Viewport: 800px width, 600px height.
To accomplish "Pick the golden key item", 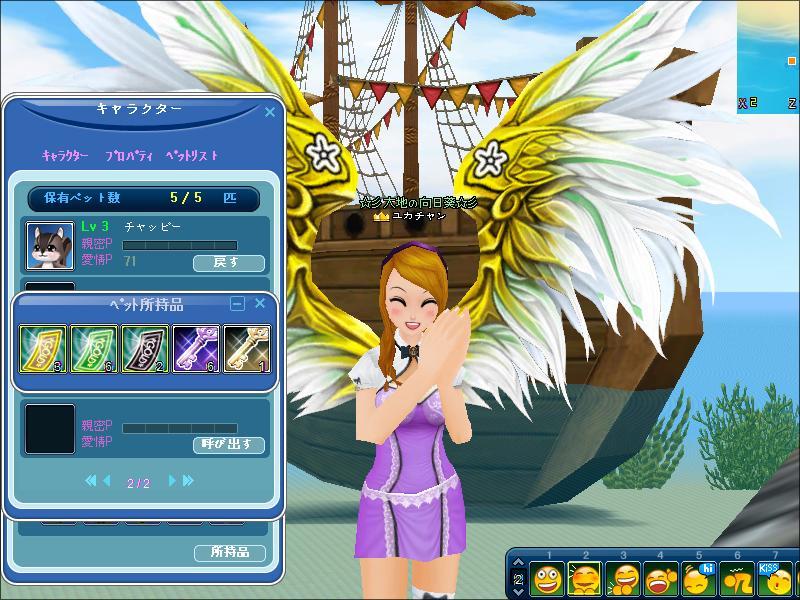I will [246, 350].
